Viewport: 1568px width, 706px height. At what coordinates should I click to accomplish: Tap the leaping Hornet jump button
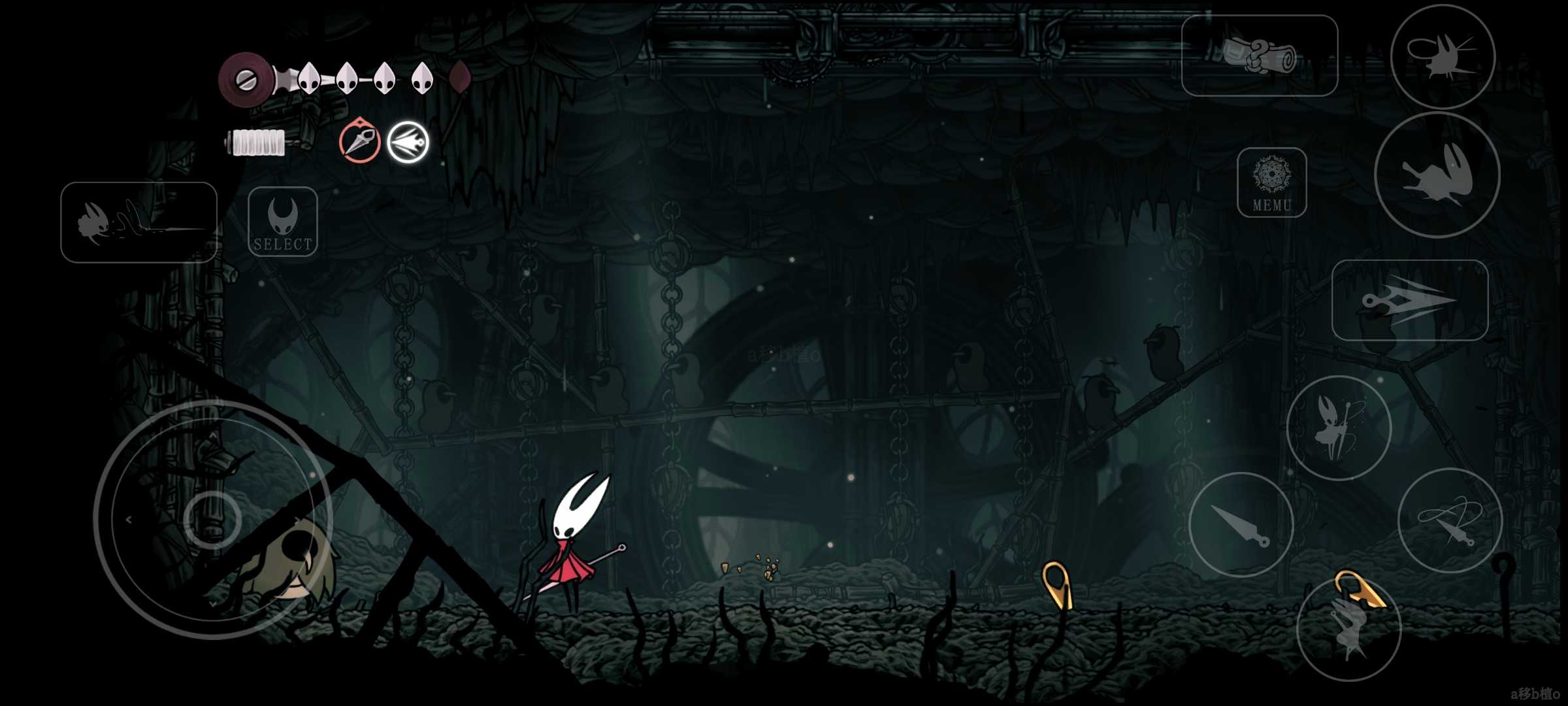point(1348,628)
